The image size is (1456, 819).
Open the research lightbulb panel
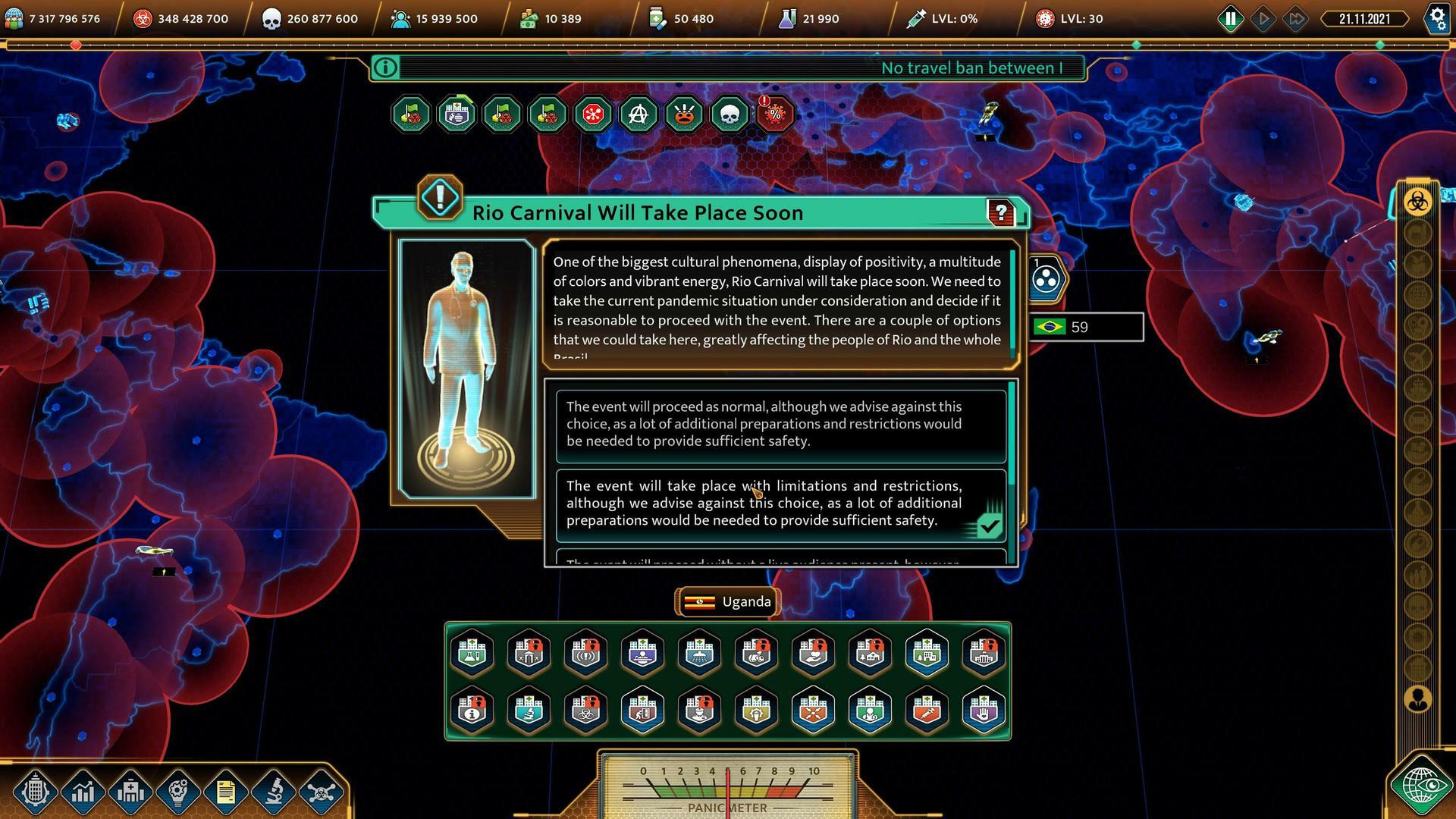tap(177, 792)
